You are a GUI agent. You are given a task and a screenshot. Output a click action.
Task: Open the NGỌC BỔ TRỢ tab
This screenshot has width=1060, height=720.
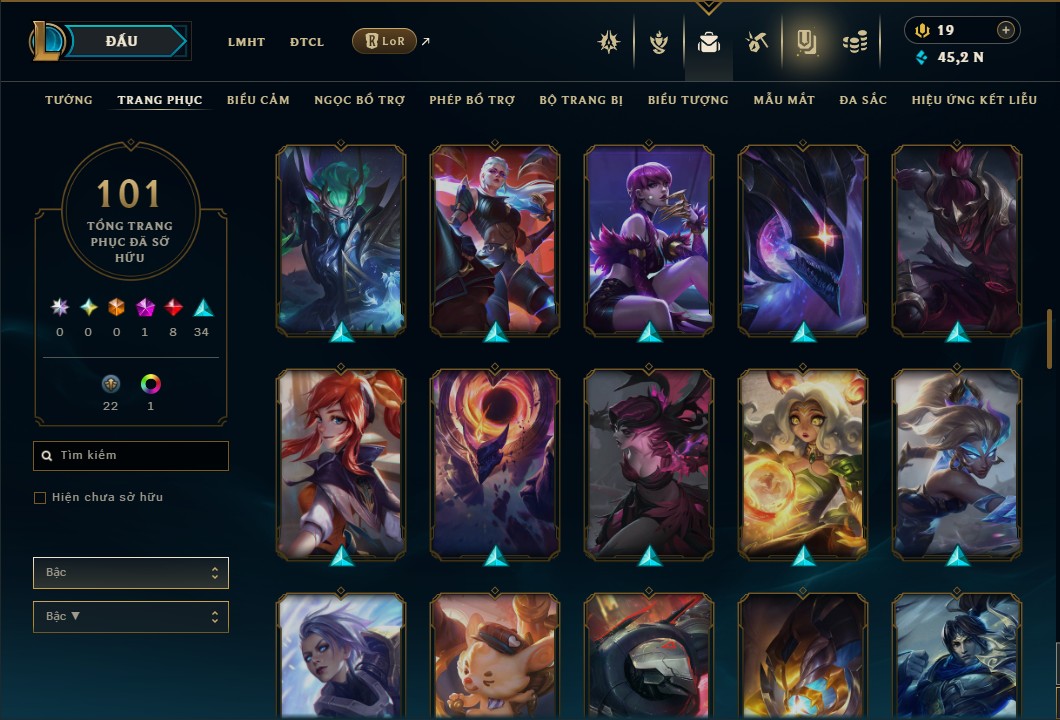coord(360,100)
